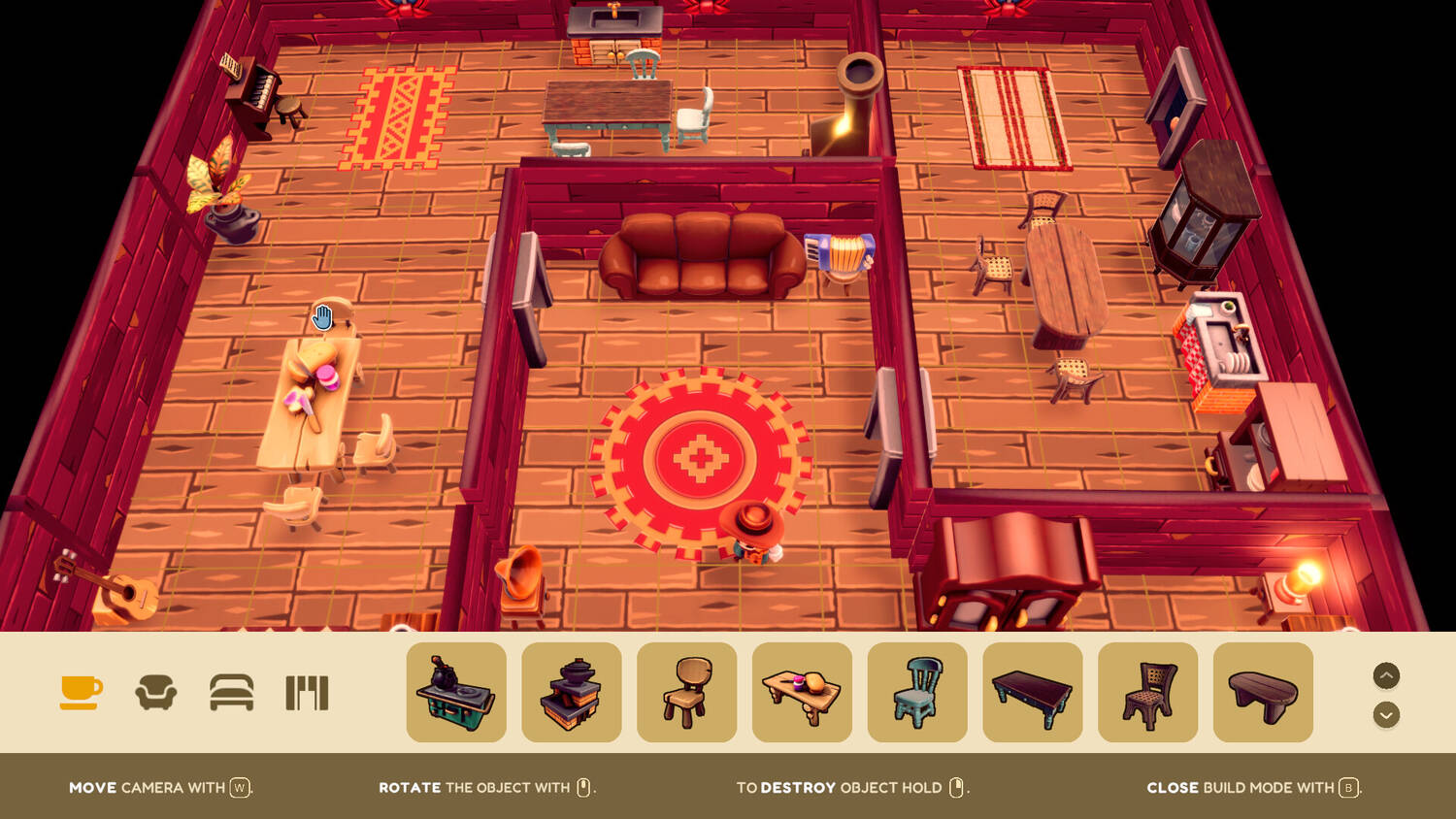Viewport: 1456px width, 819px height.
Task: Select the coffee cup kitchen category
Action: coord(81,692)
